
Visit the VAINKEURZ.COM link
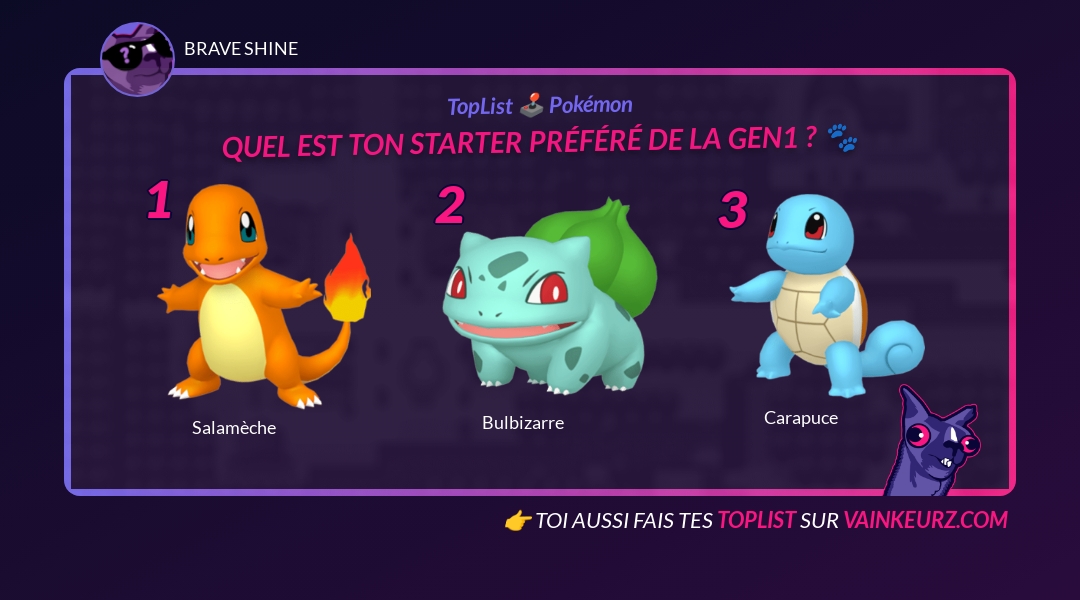(925, 520)
